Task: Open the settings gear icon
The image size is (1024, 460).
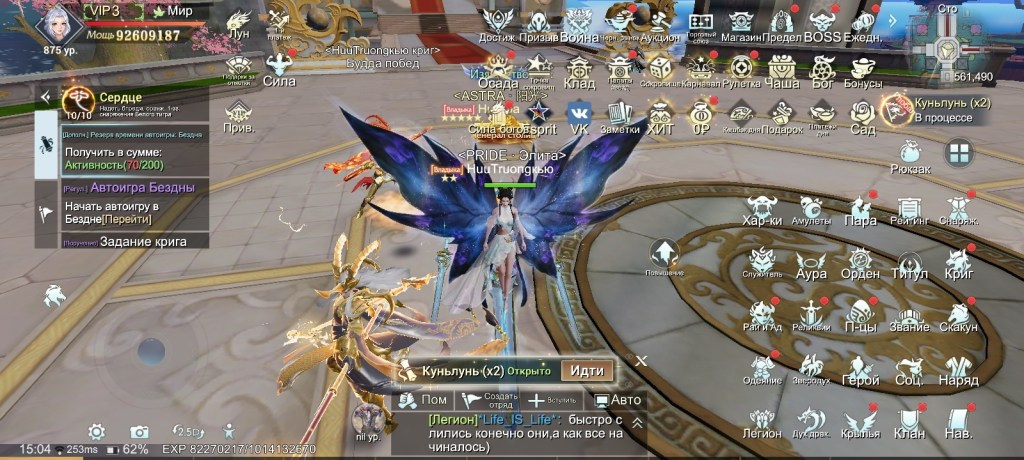Action: point(96,431)
